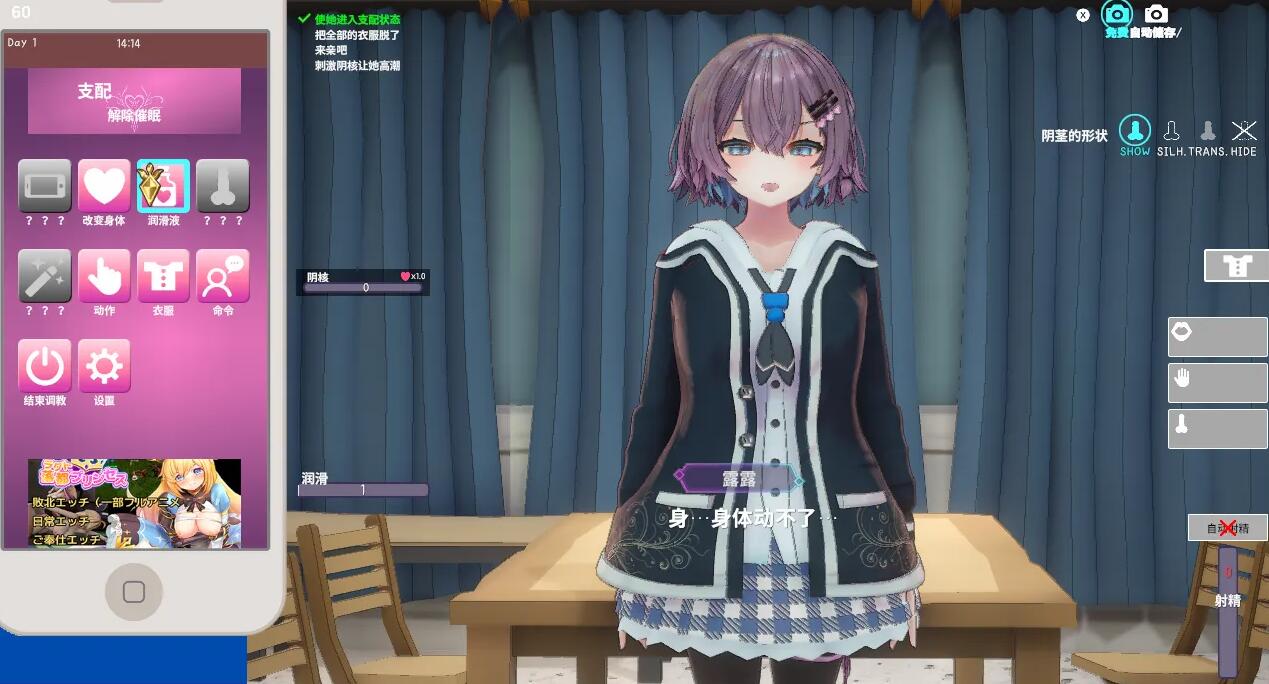Open the advertisement banner on the phone
This screenshot has height=684, width=1269.
pos(134,503)
